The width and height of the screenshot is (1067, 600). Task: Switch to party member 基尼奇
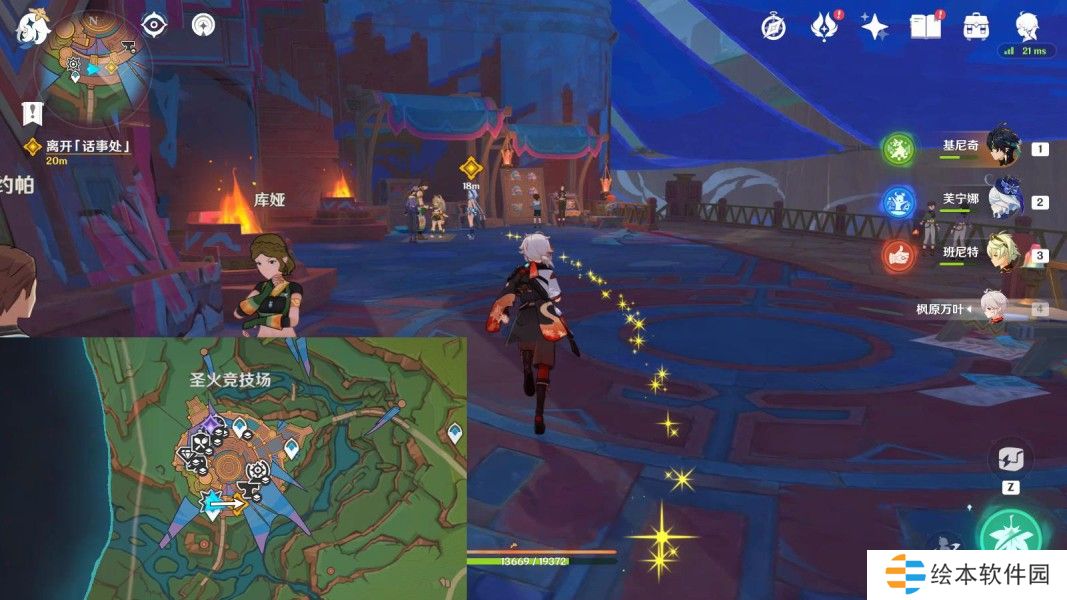[x=1002, y=148]
